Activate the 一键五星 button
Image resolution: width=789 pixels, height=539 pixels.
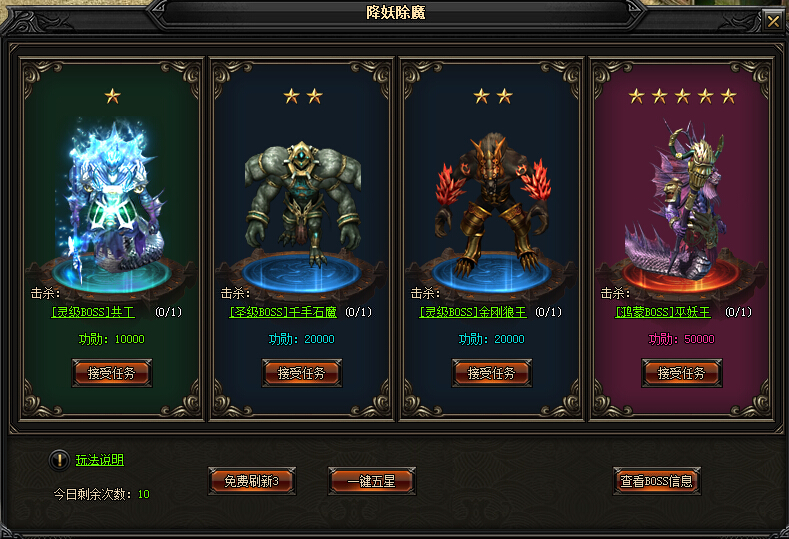coord(371,481)
